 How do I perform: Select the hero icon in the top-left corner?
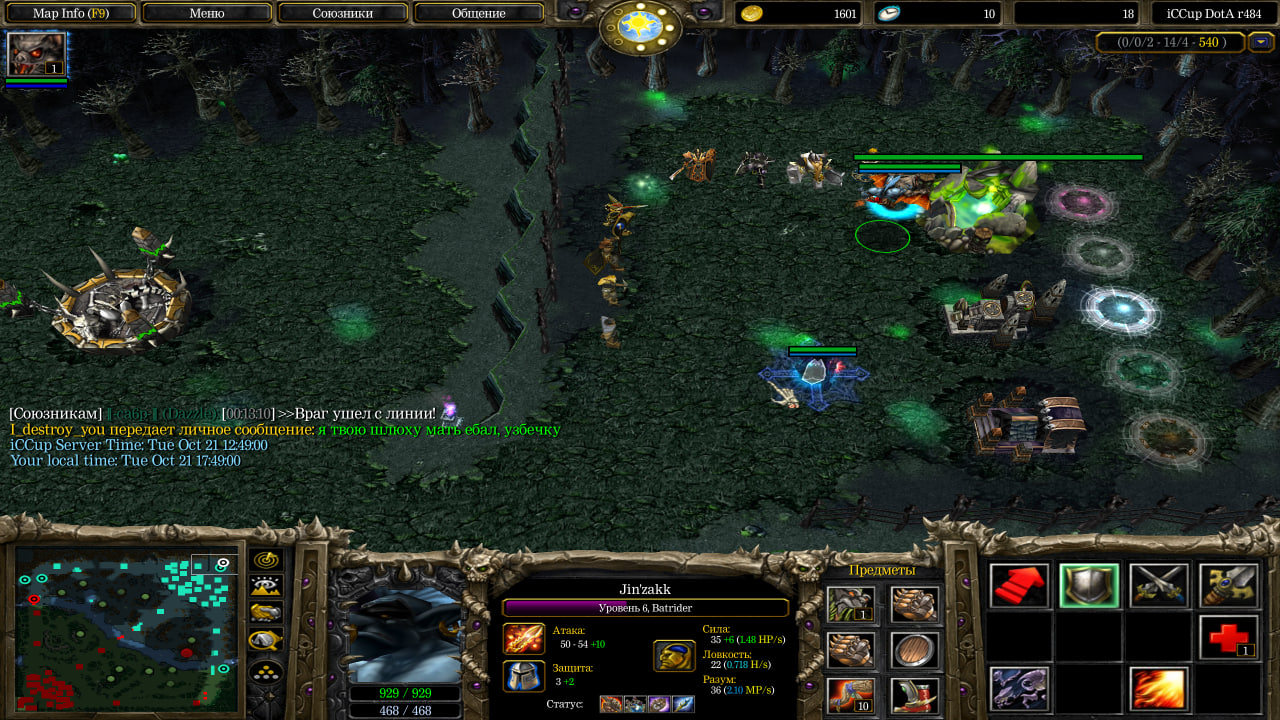point(37,54)
